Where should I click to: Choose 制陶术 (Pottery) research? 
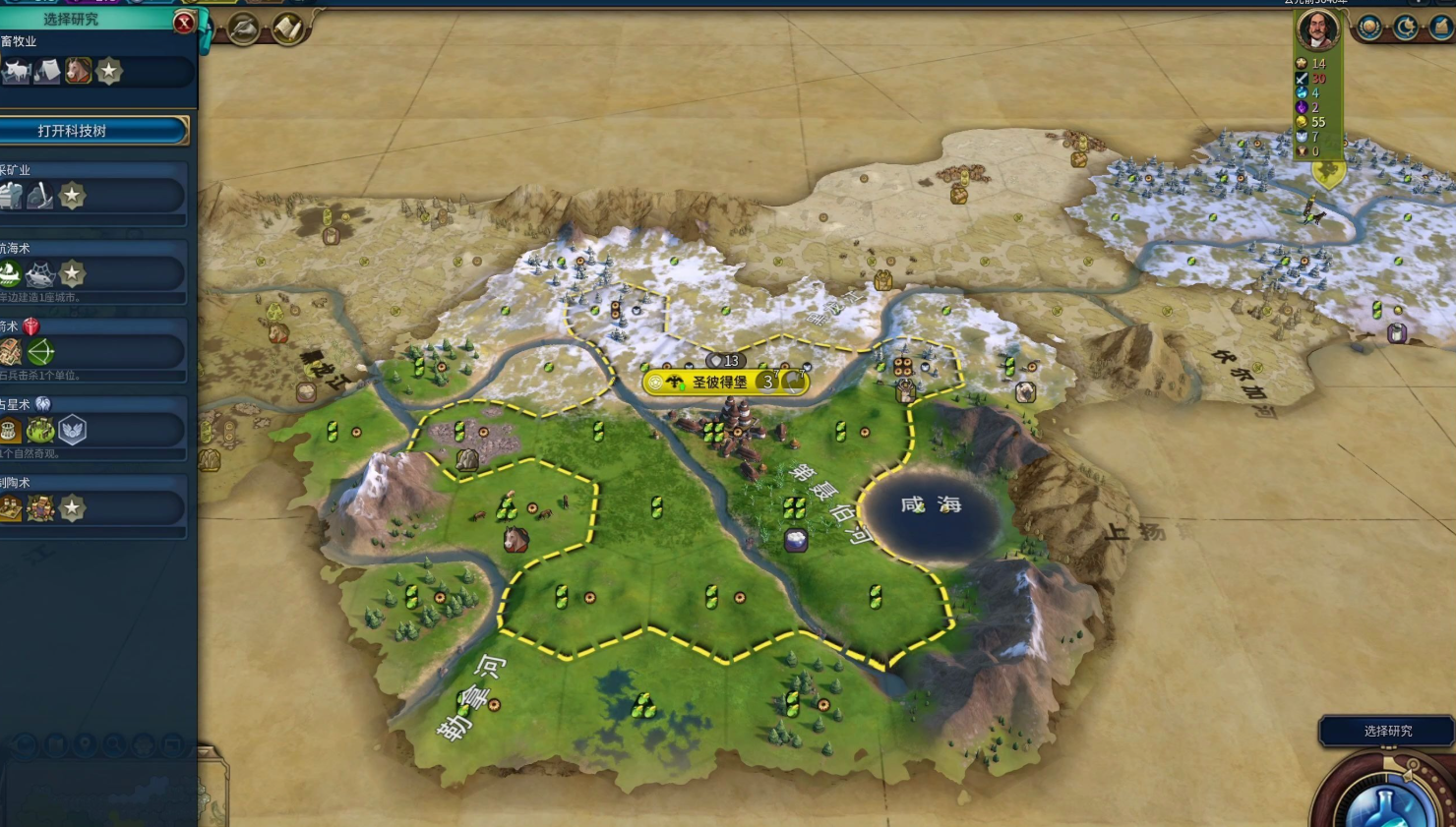pyautogui.click(x=93, y=507)
